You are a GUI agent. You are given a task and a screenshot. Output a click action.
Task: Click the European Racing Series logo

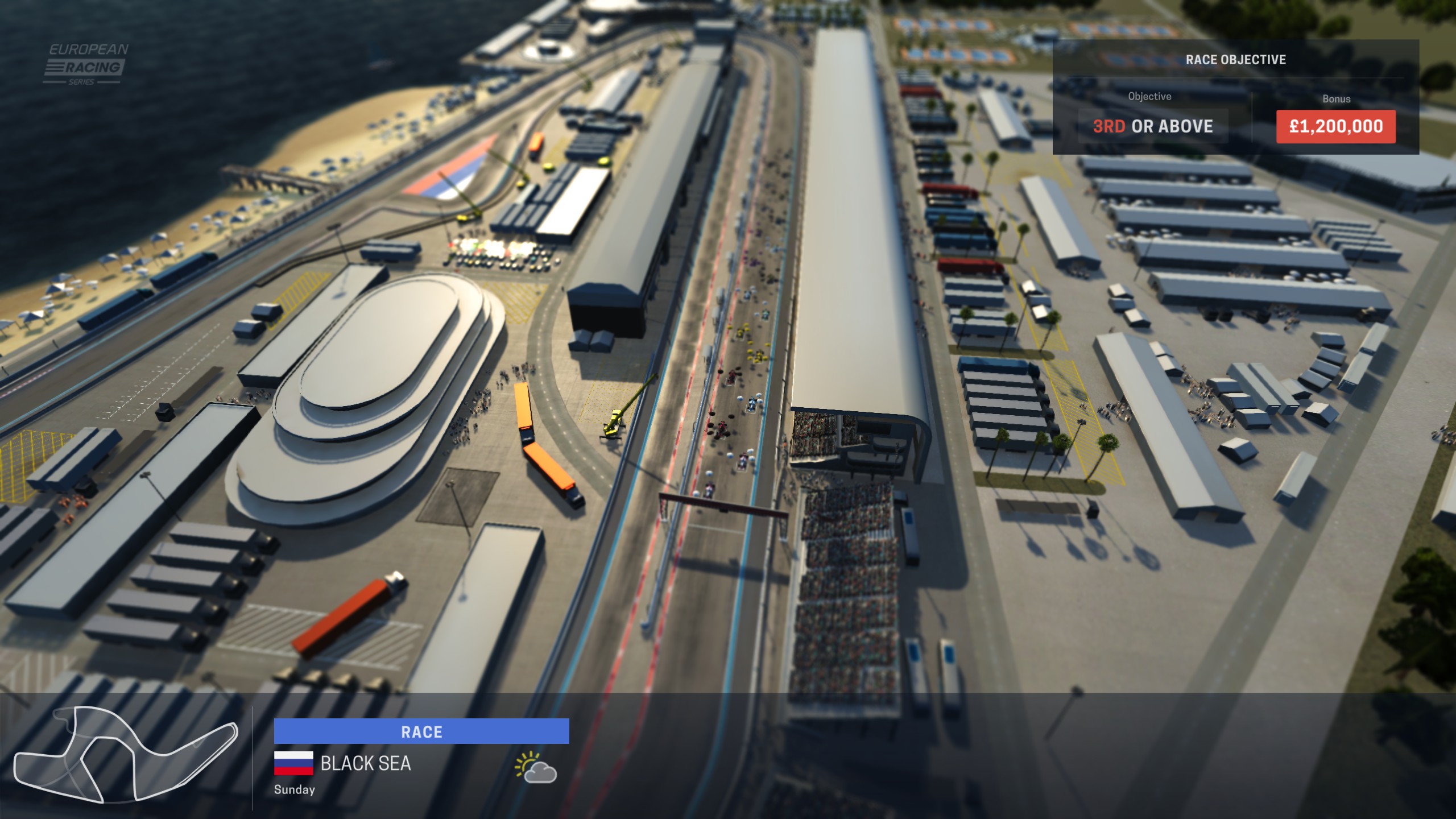click(86, 64)
